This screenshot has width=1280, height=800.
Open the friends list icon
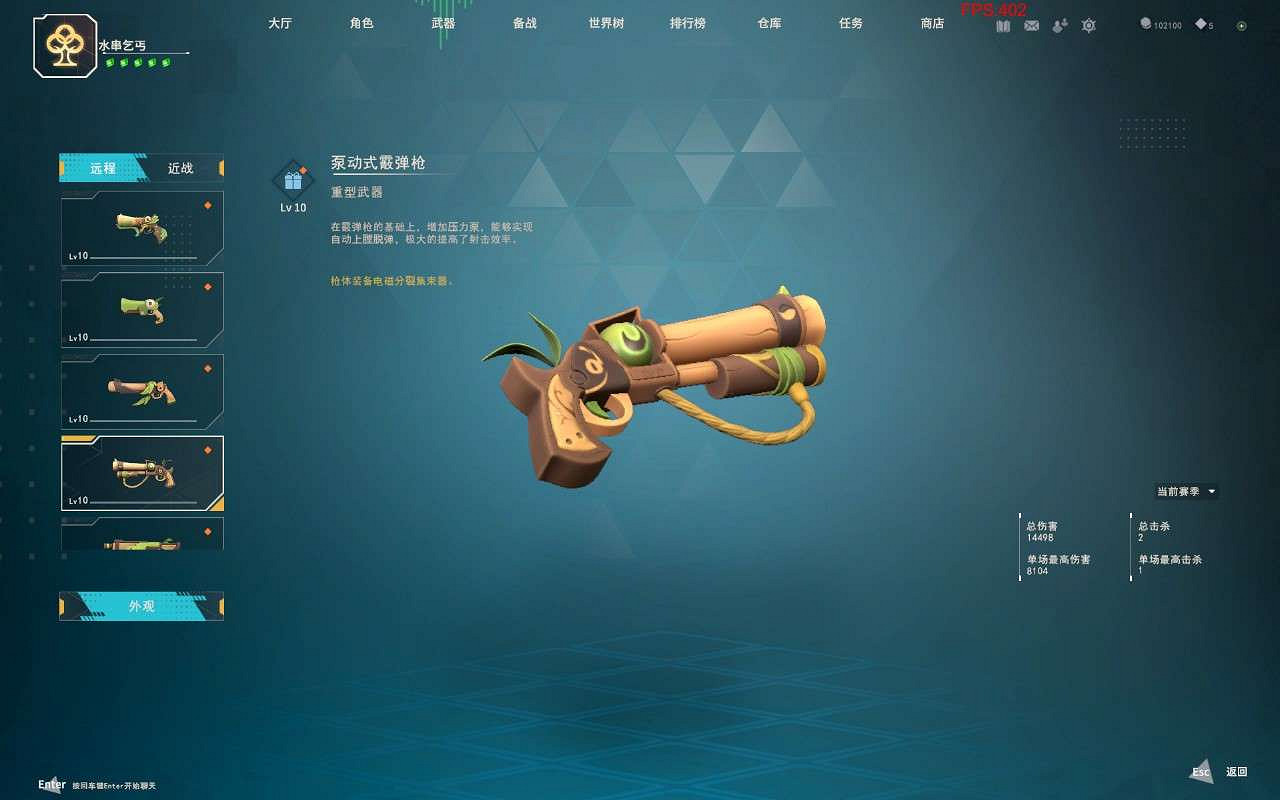tap(1058, 25)
